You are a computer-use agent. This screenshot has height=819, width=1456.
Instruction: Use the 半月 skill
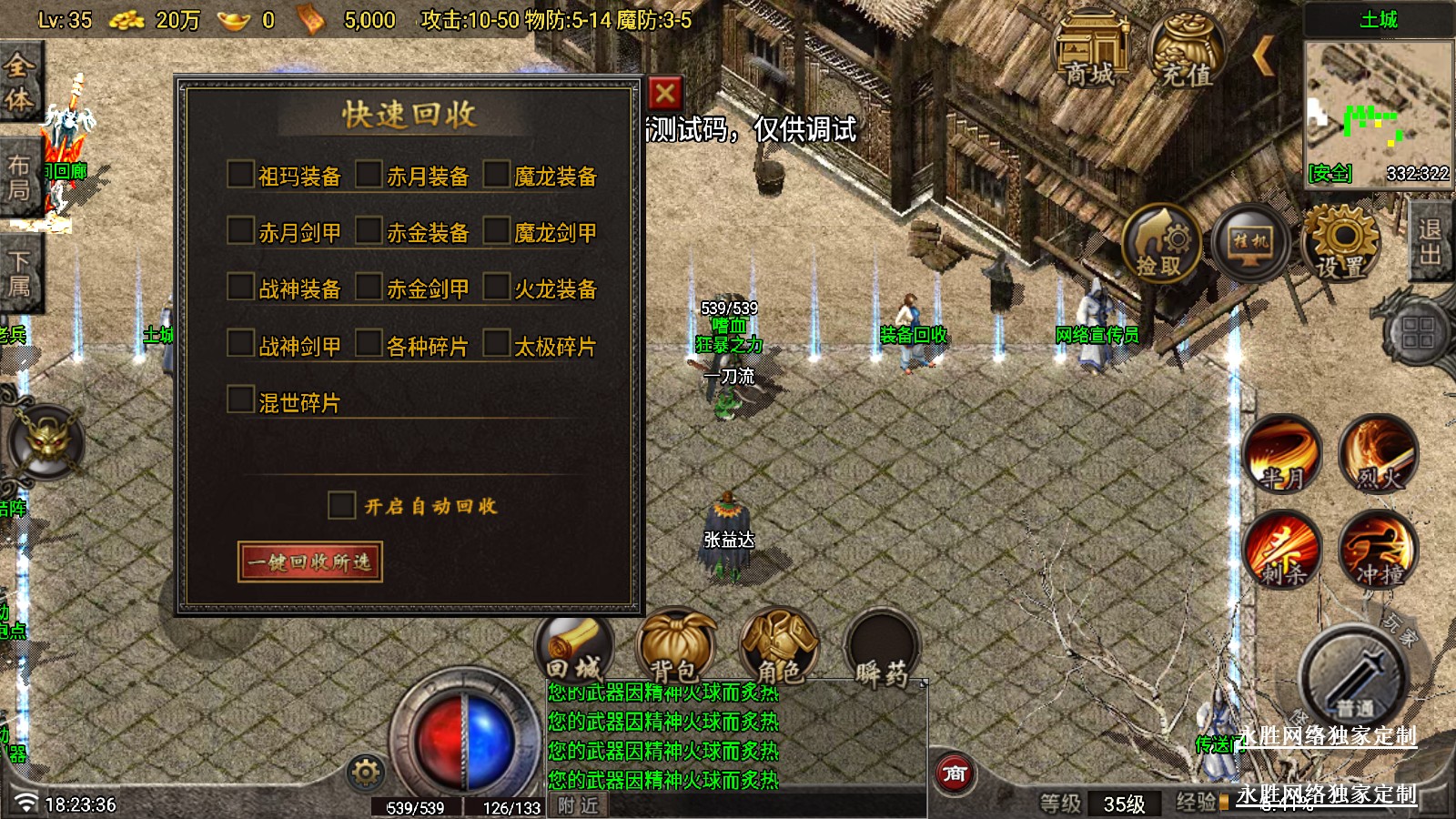click(x=1282, y=453)
